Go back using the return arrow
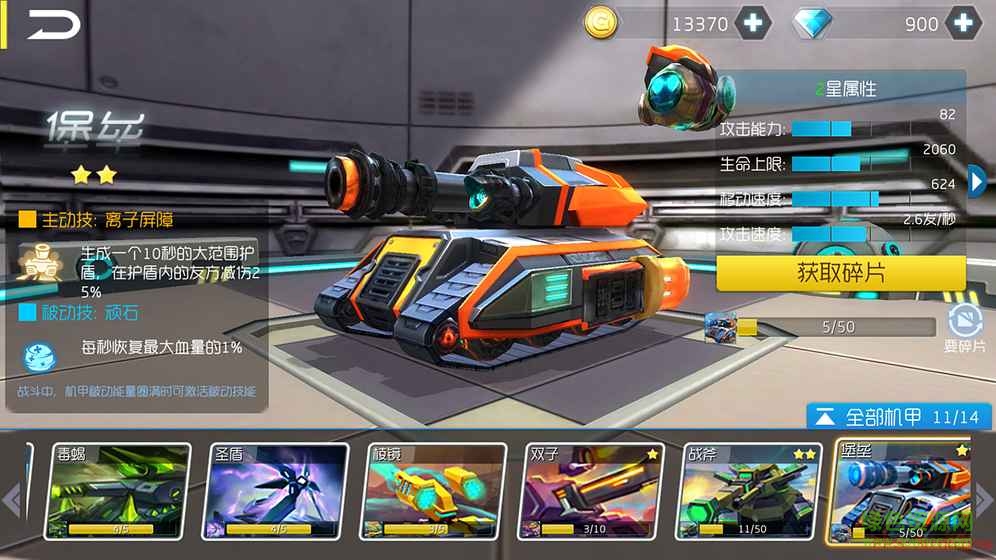 pos(53,25)
